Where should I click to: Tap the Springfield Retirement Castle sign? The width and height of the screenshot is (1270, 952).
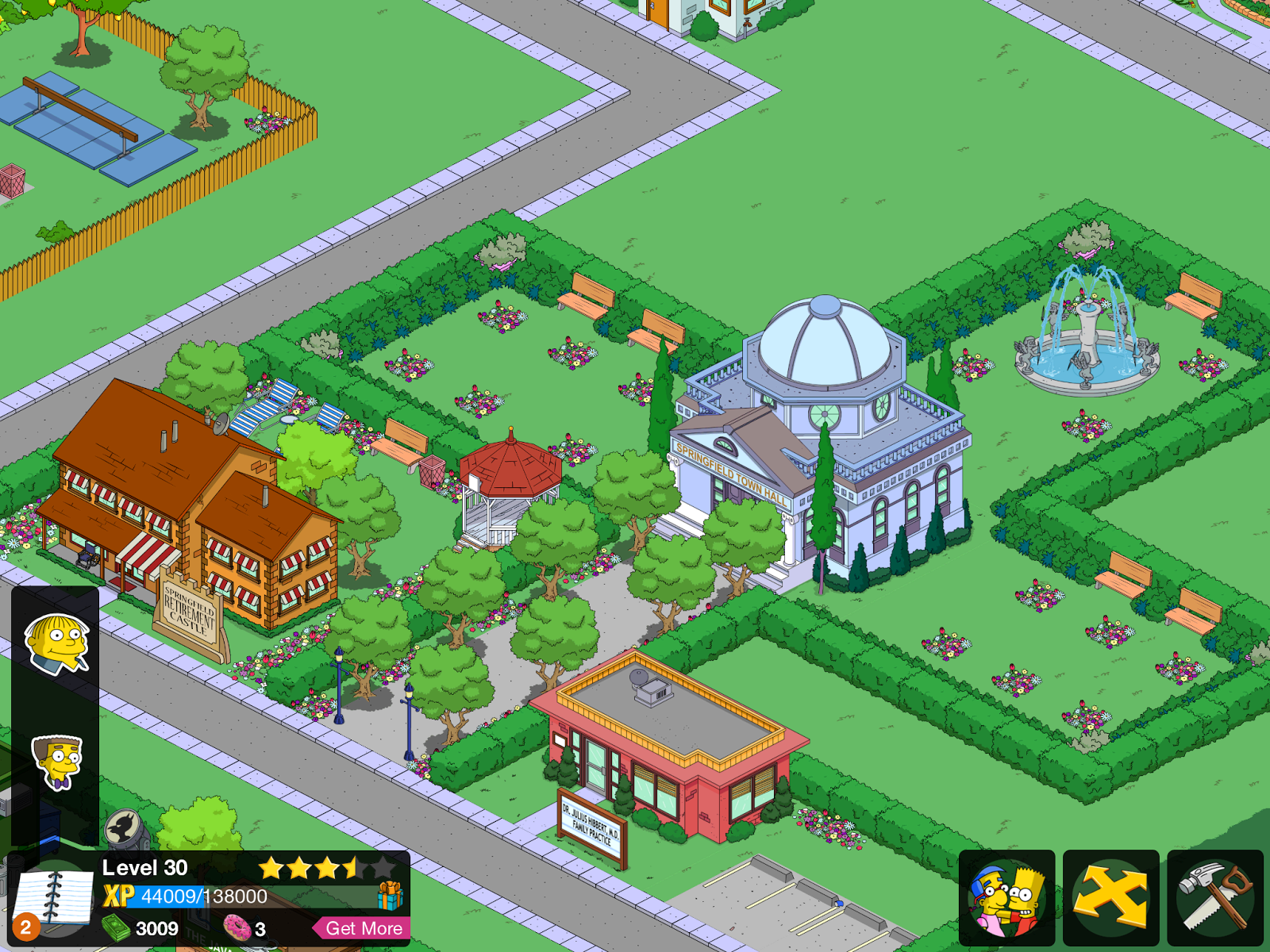pyautogui.click(x=188, y=611)
